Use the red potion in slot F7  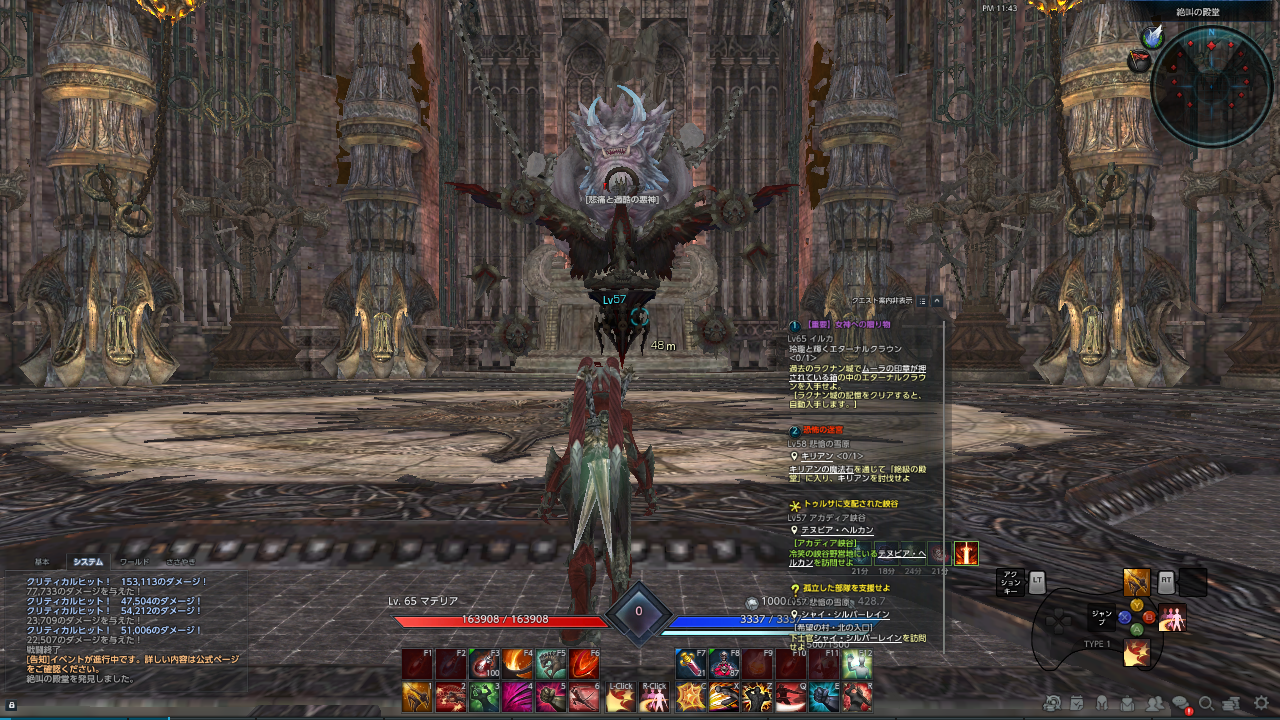tap(691, 665)
